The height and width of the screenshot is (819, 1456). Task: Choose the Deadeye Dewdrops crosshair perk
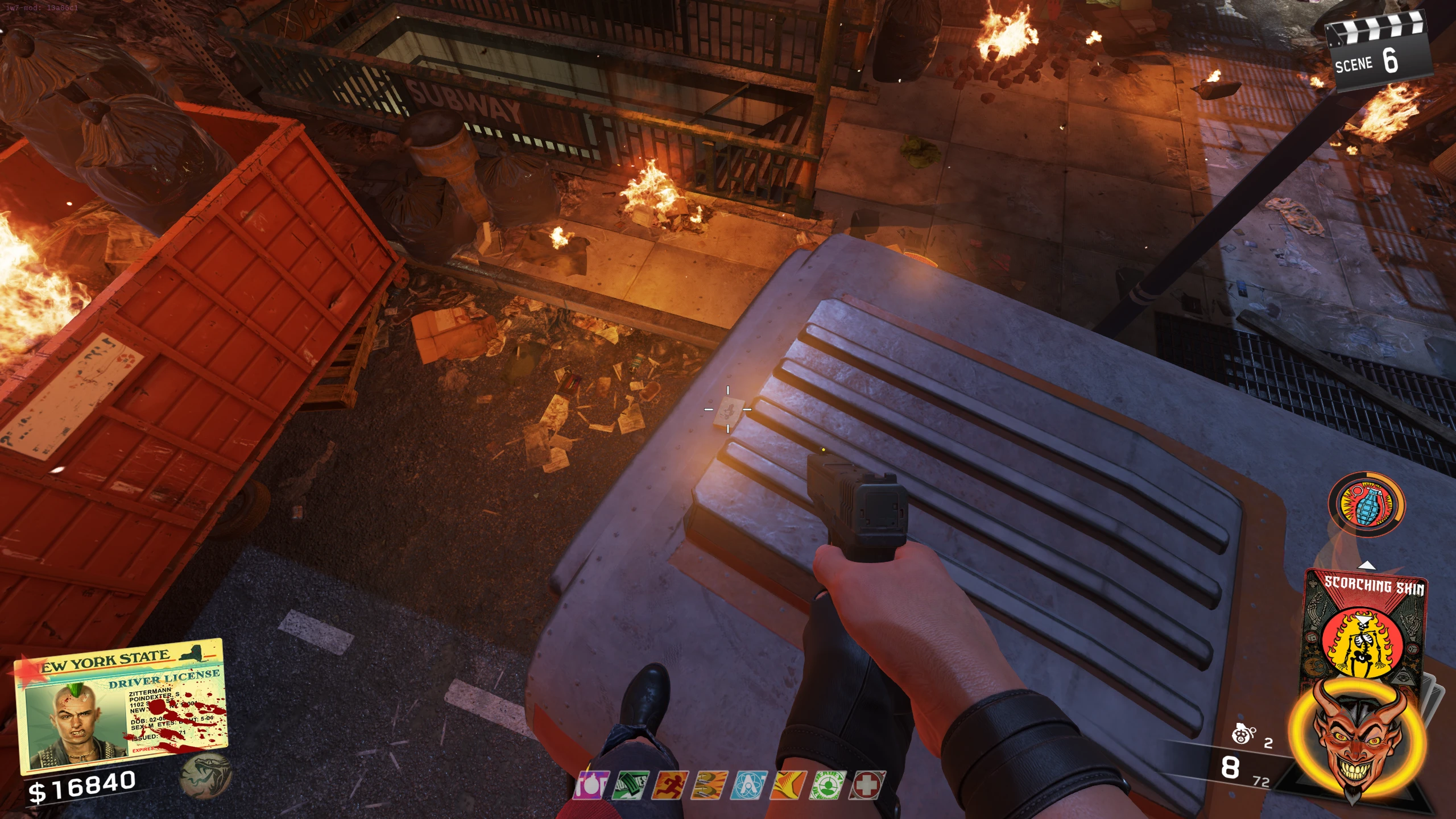click(x=828, y=785)
